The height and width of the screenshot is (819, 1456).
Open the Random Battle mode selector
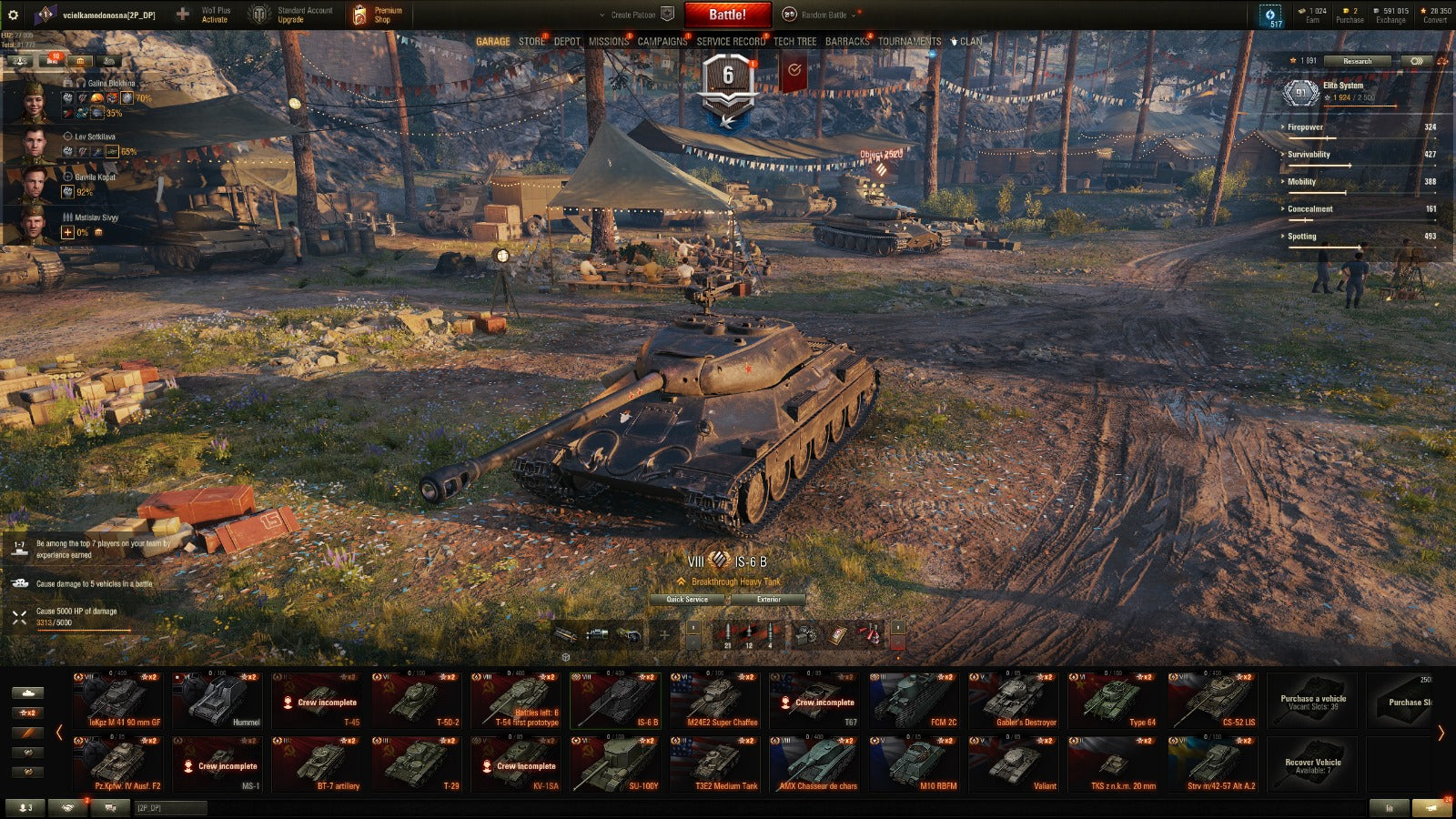pos(823,15)
